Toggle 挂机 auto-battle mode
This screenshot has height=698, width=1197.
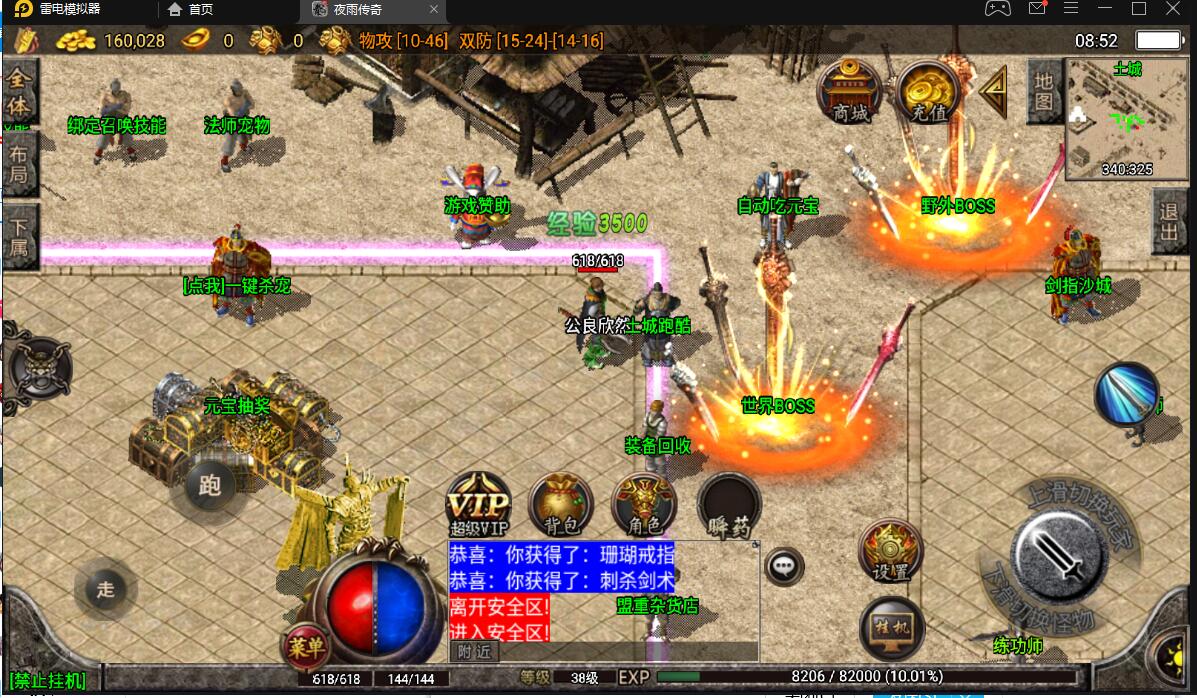point(890,628)
